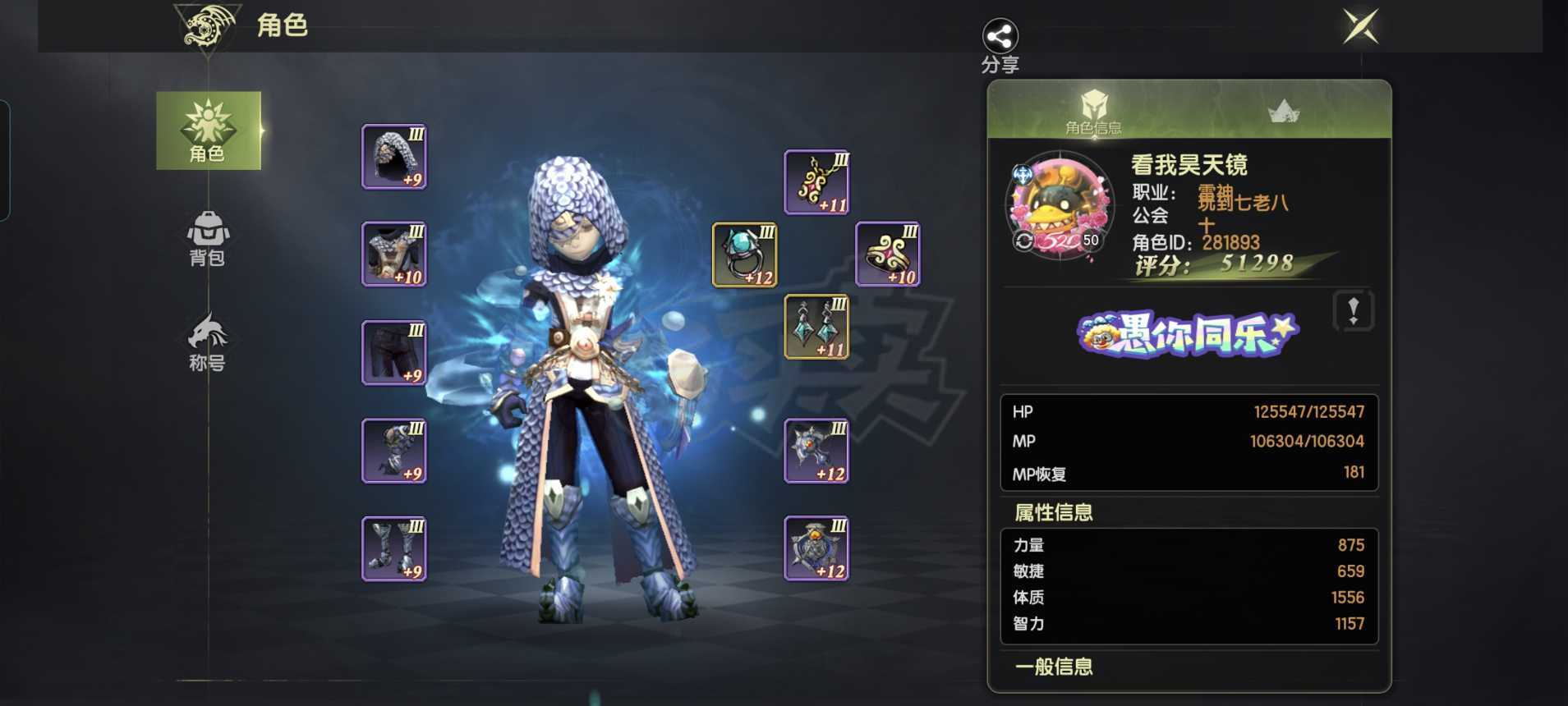View the +9 gloves equipment slot
This screenshot has height=706, width=1568.
pyautogui.click(x=394, y=451)
